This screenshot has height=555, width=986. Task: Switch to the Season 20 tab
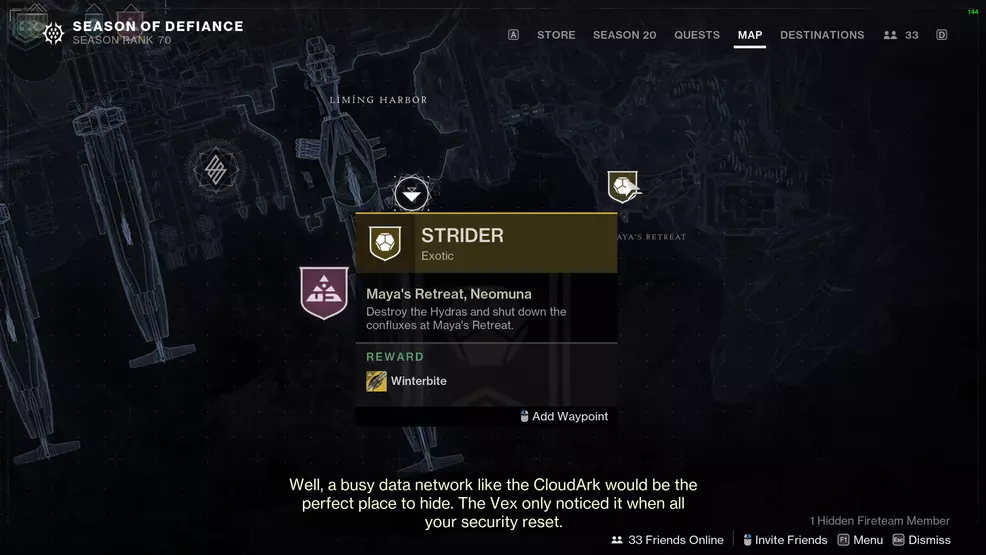[x=624, y=35]
